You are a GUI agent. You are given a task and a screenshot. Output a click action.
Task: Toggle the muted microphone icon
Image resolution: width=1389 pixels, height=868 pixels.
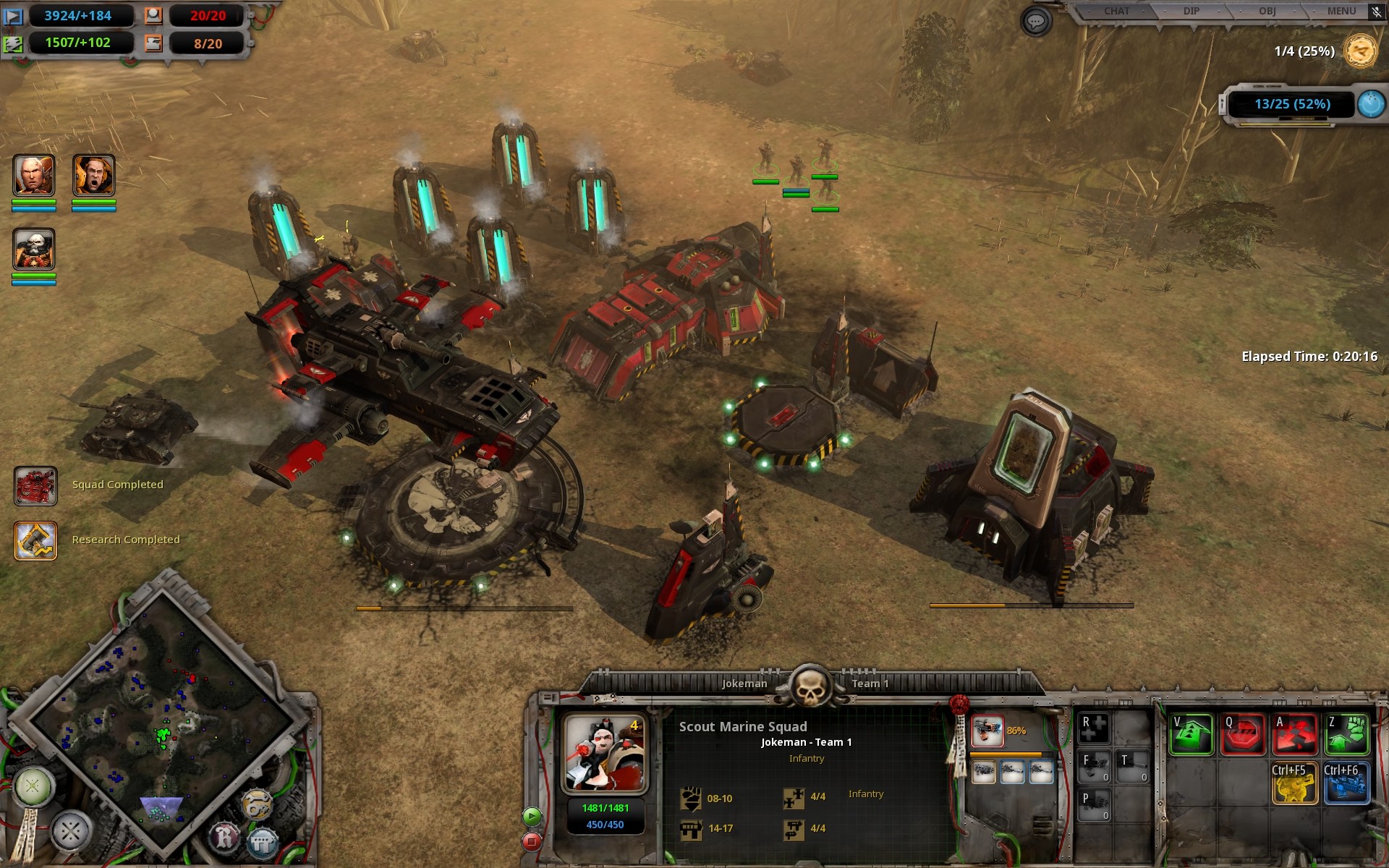click(1376, 12)
